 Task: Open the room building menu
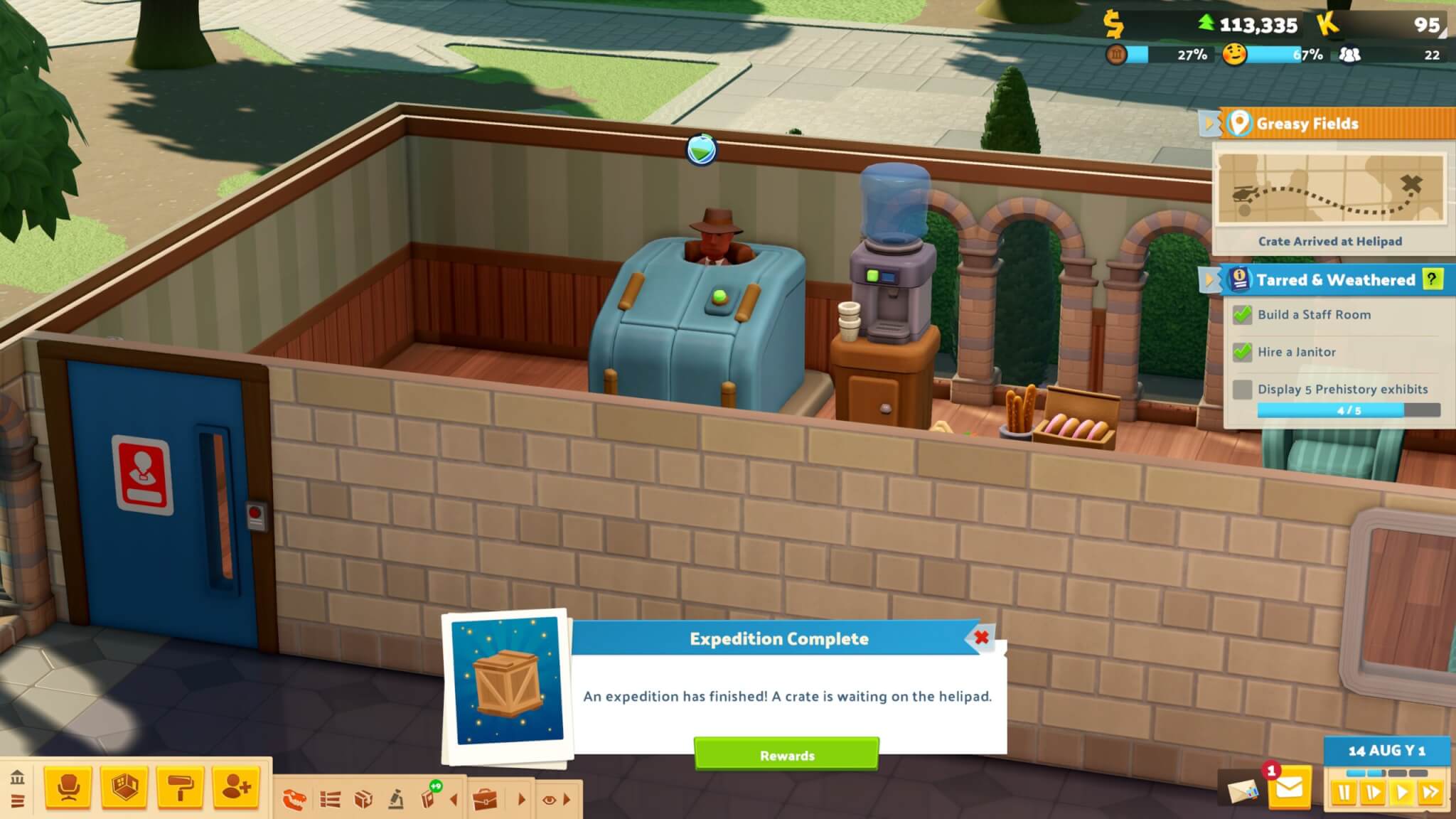click(x=124, y=788)
